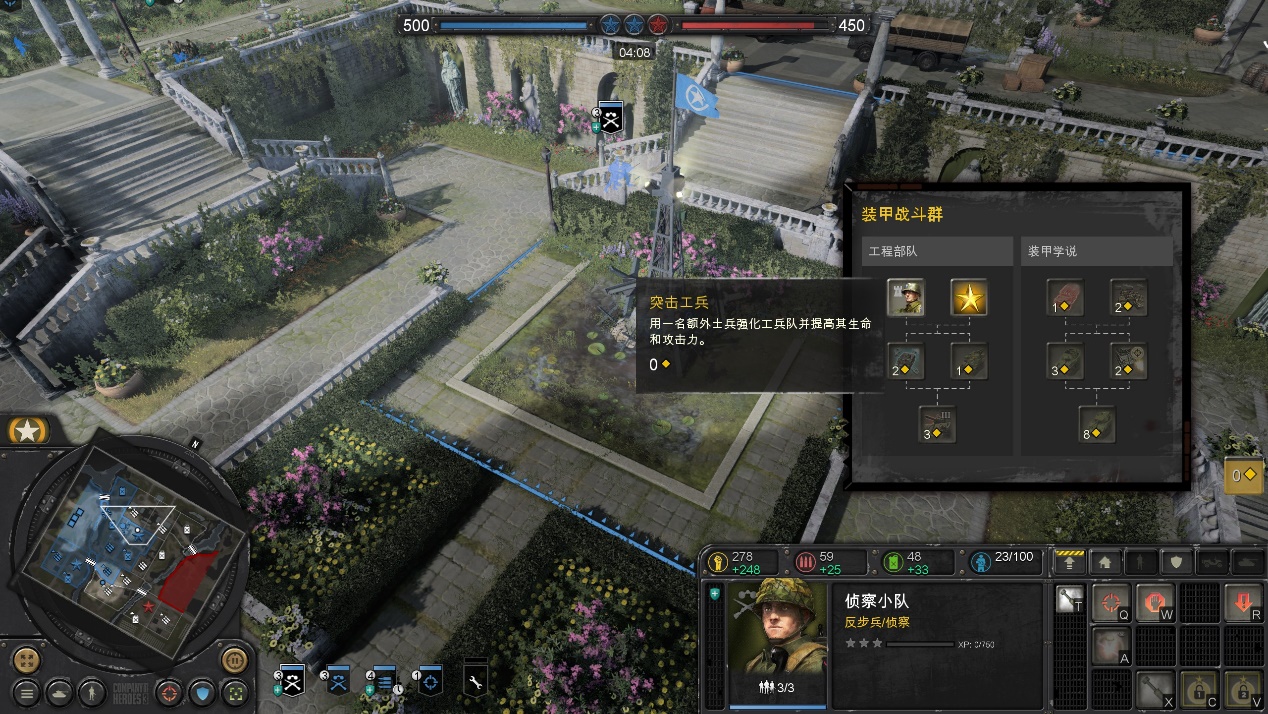
Task: Pick the 8-point tank under 装甲学说
Action: (1097, 423)
